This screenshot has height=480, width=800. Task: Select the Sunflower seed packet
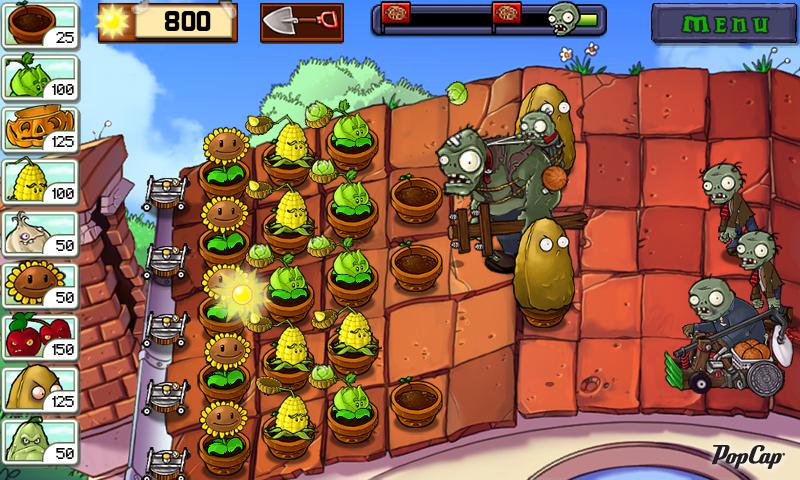coord(40,284)
